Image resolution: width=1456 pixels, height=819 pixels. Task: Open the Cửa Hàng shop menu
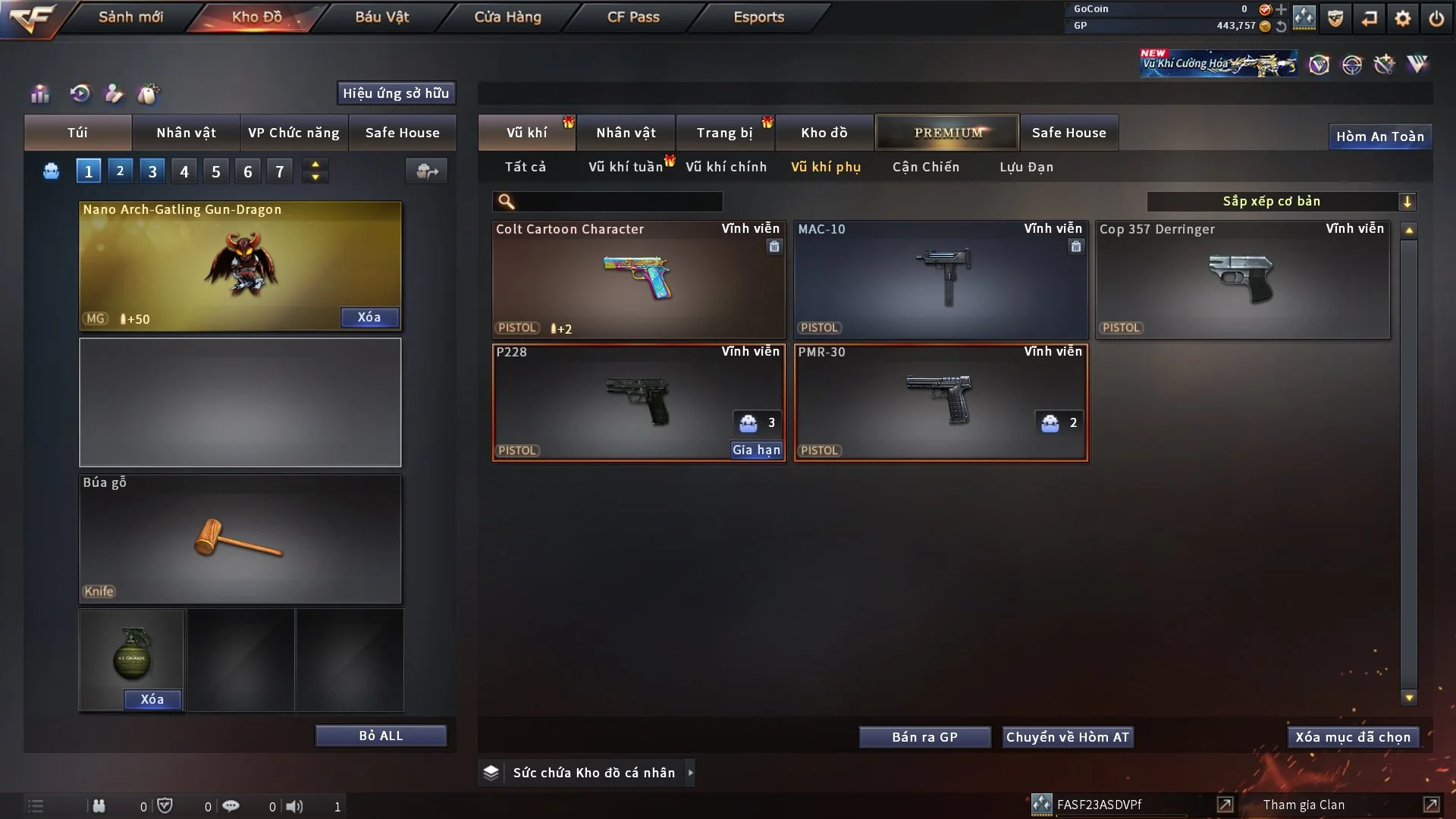(x=507, y=17)
